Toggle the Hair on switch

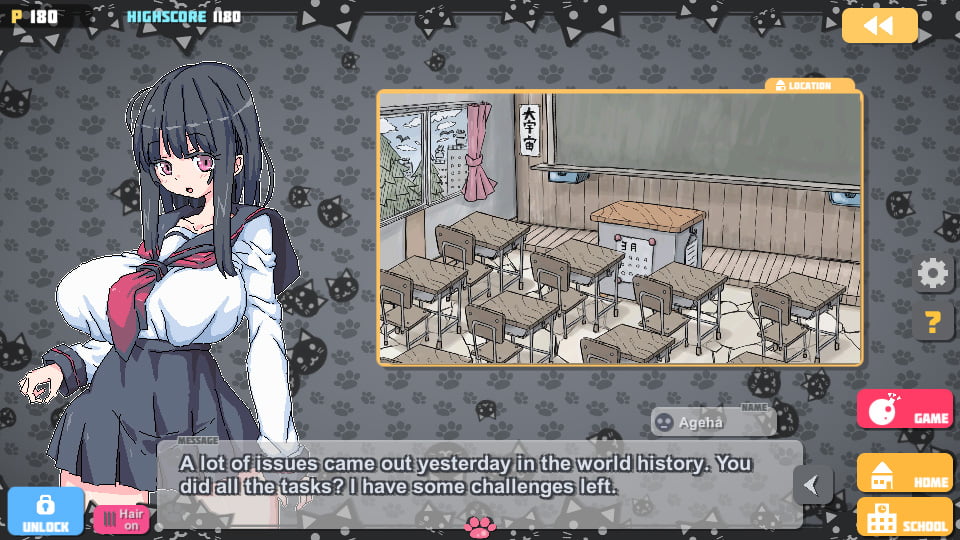(121, 519)
